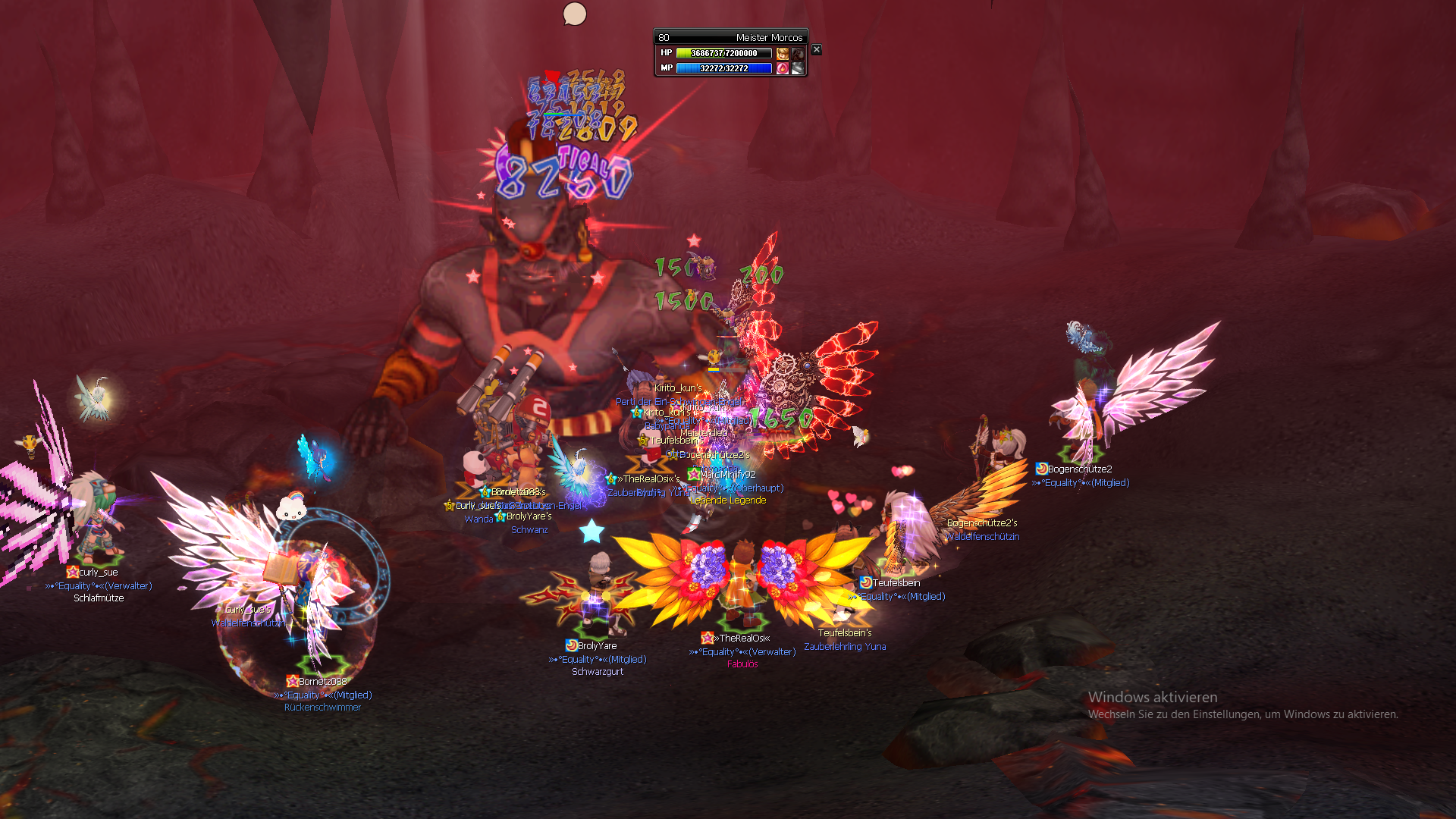Select the pink flame element icon
Image resolution: width=1456 pixels, height=819 pixels.
tap(783, 68)
